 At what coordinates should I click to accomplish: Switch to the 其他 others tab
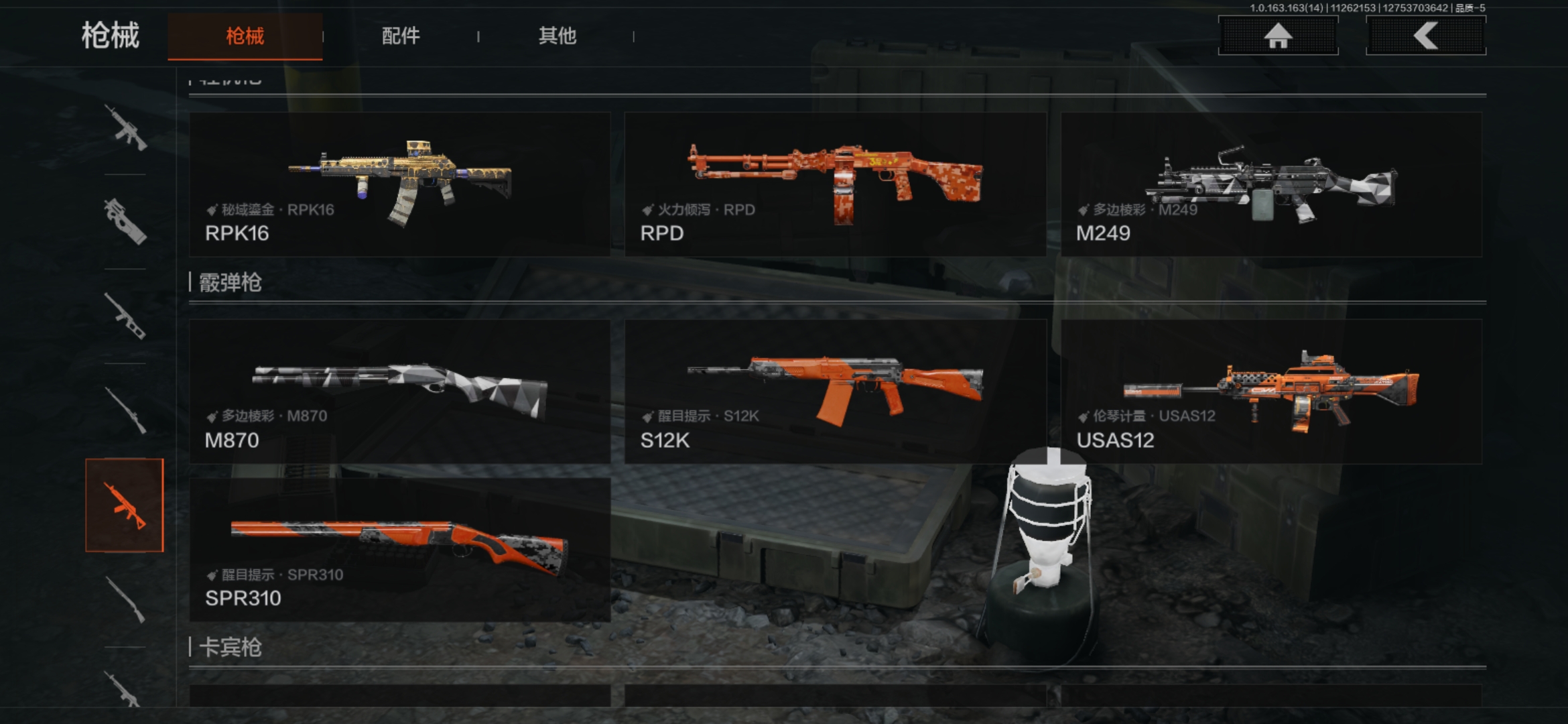(x=557, y=36)
